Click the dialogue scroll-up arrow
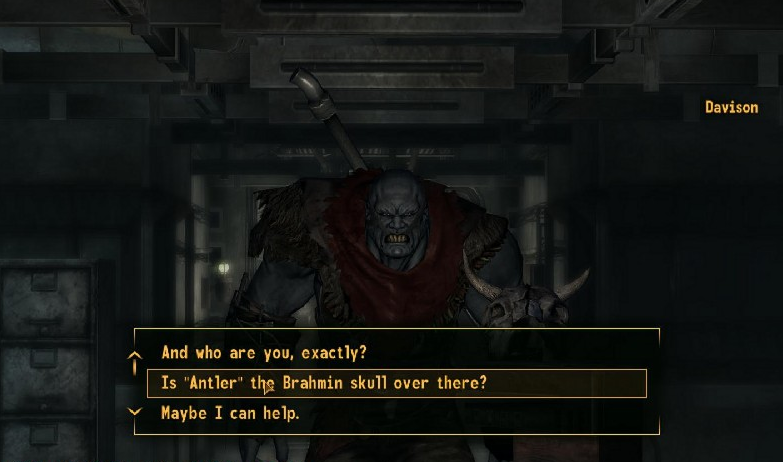Screen dimensions: 783x462 136,357
